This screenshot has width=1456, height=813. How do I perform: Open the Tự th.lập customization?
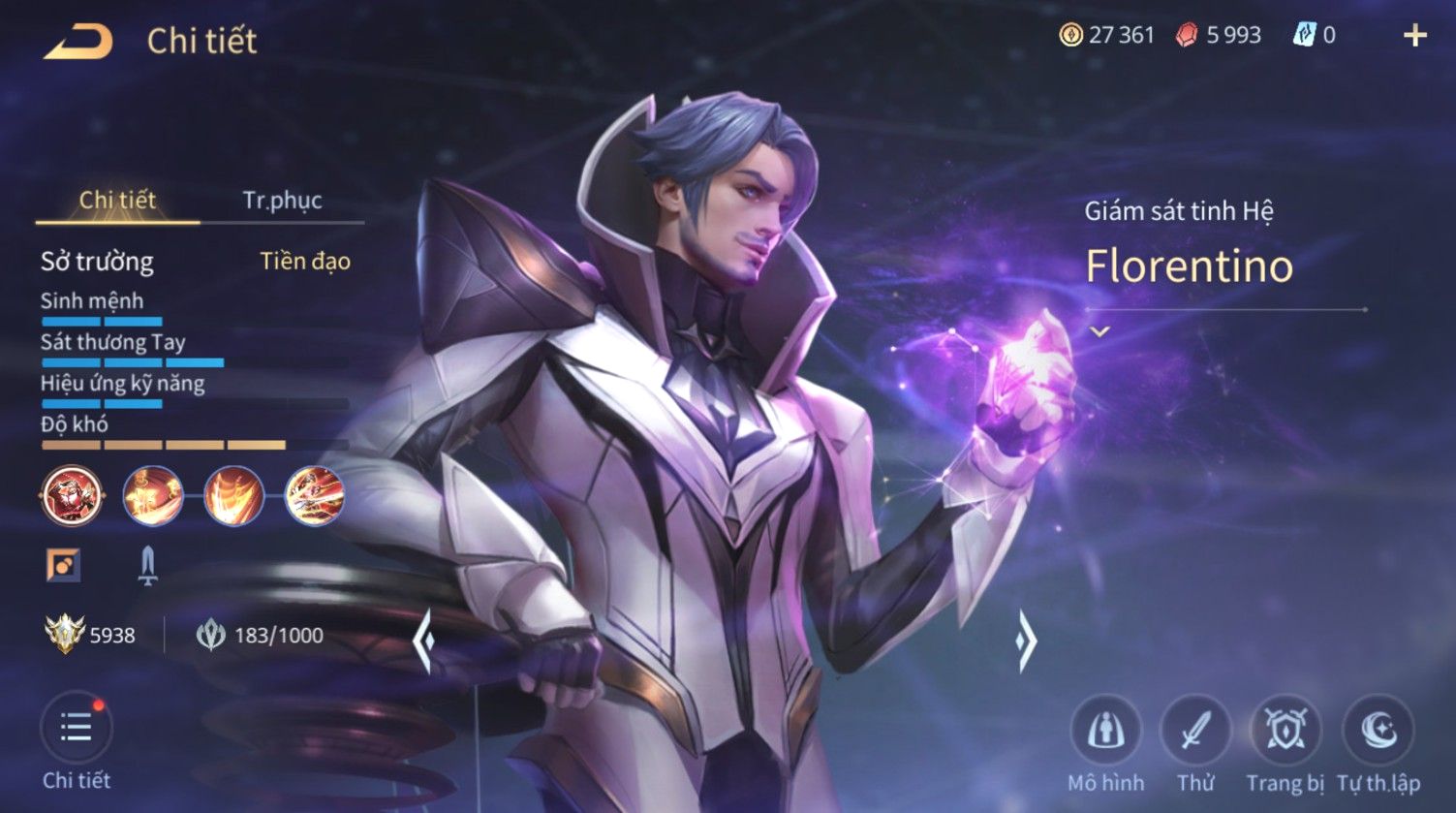(1378, 731)
